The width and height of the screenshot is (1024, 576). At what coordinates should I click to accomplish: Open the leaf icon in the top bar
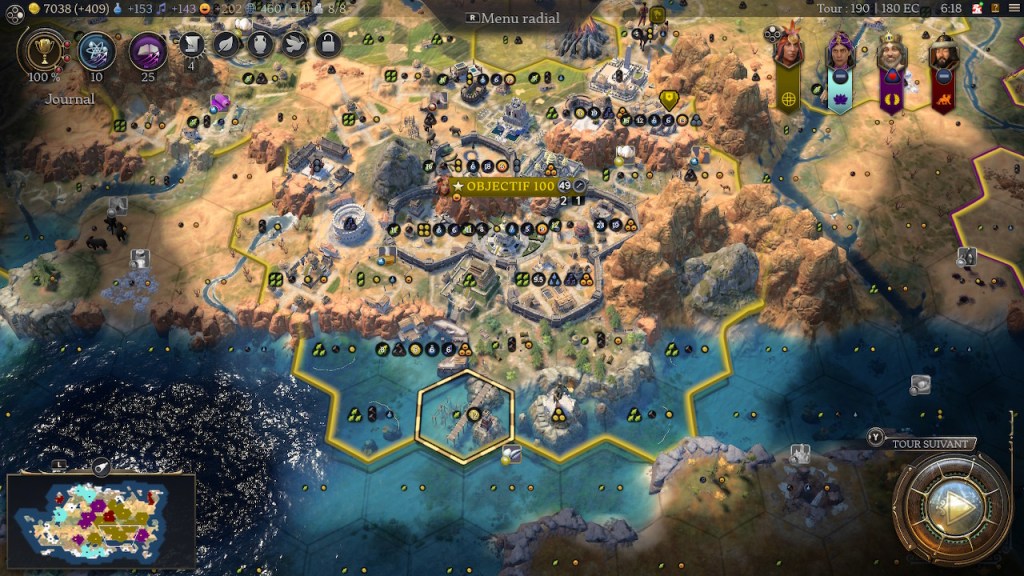[x=227, y=44]
